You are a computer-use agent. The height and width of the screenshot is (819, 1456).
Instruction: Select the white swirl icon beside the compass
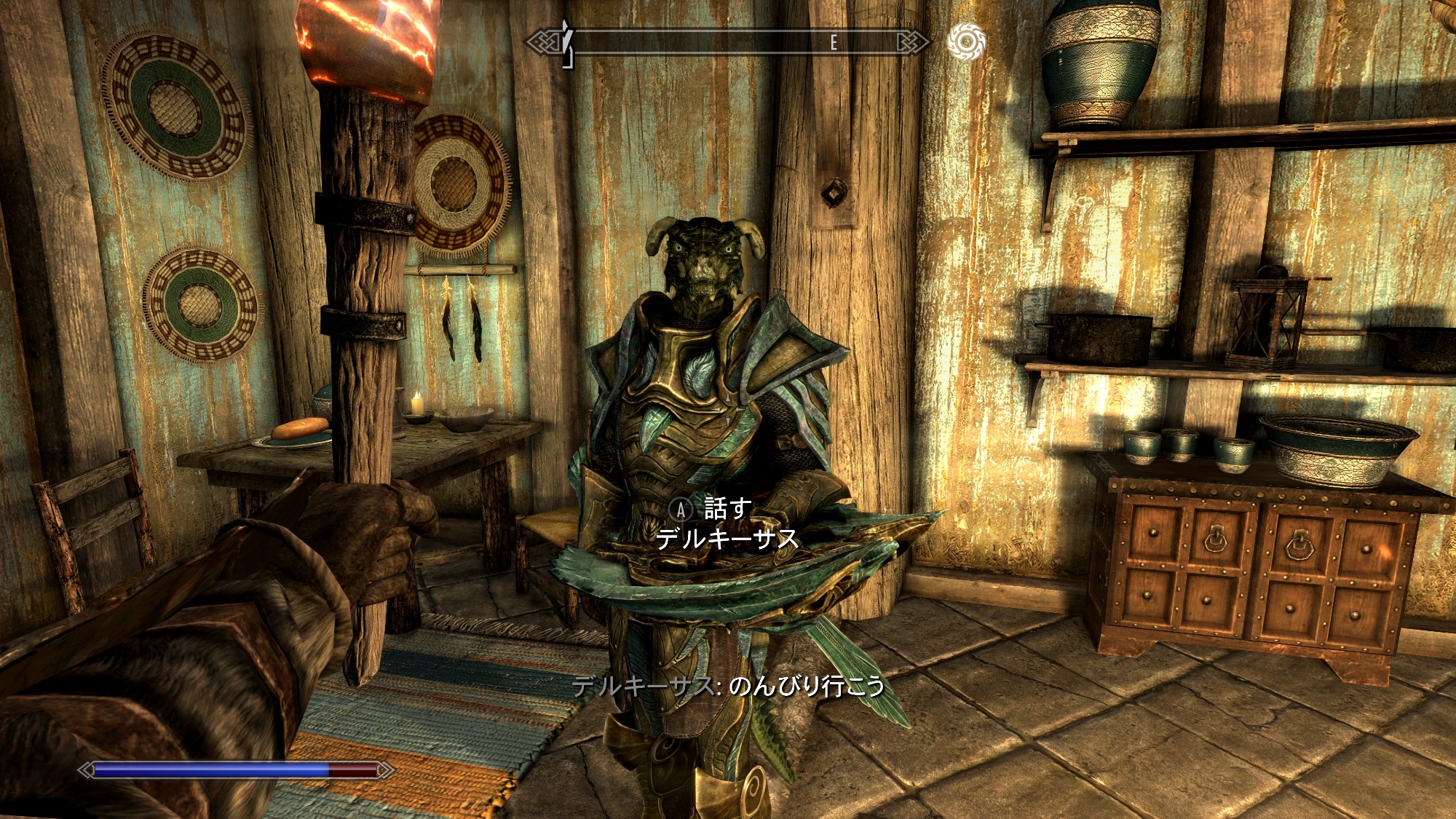[966, 41]
